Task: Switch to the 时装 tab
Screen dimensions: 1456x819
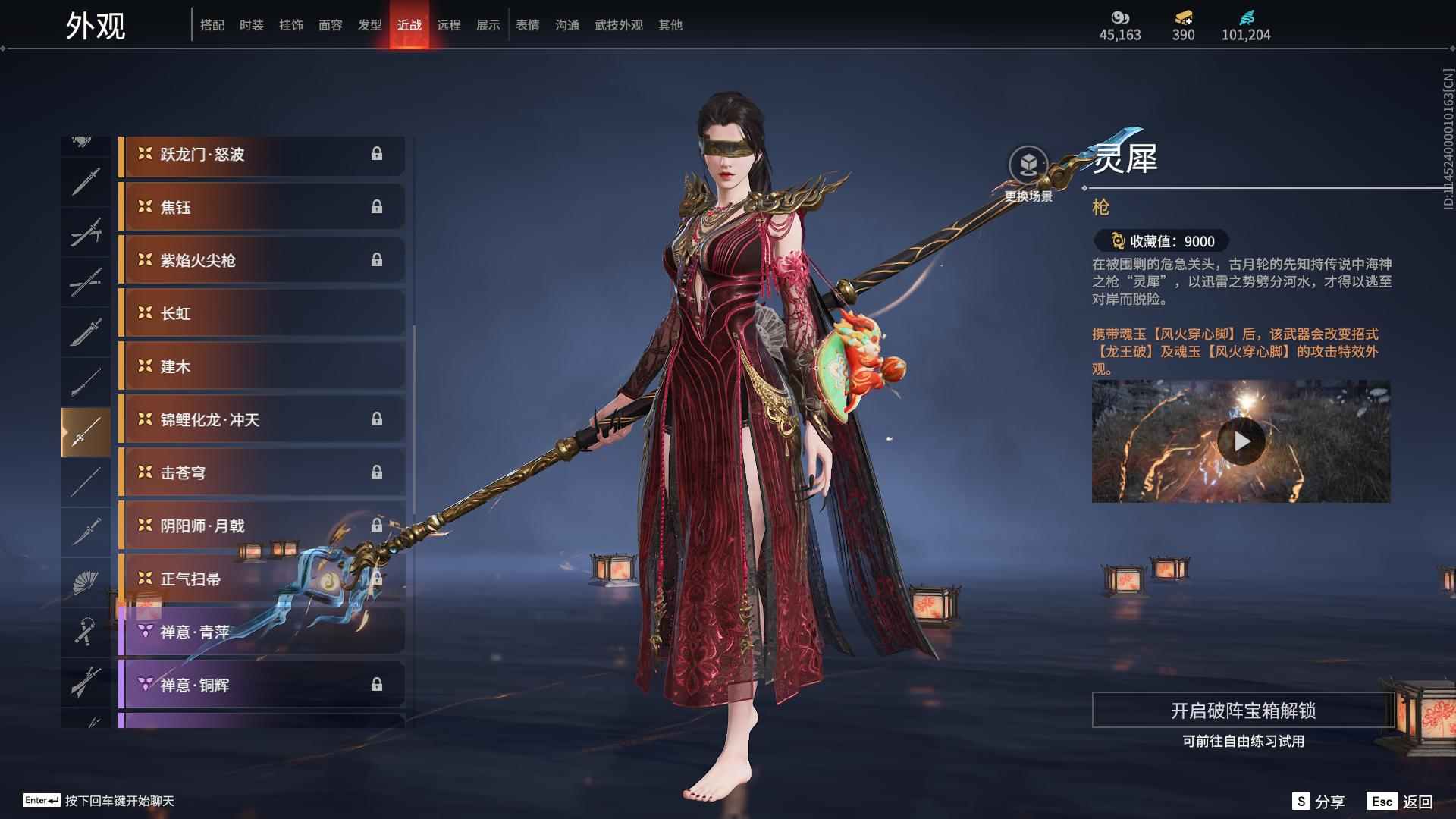Action: click(251, 25)
